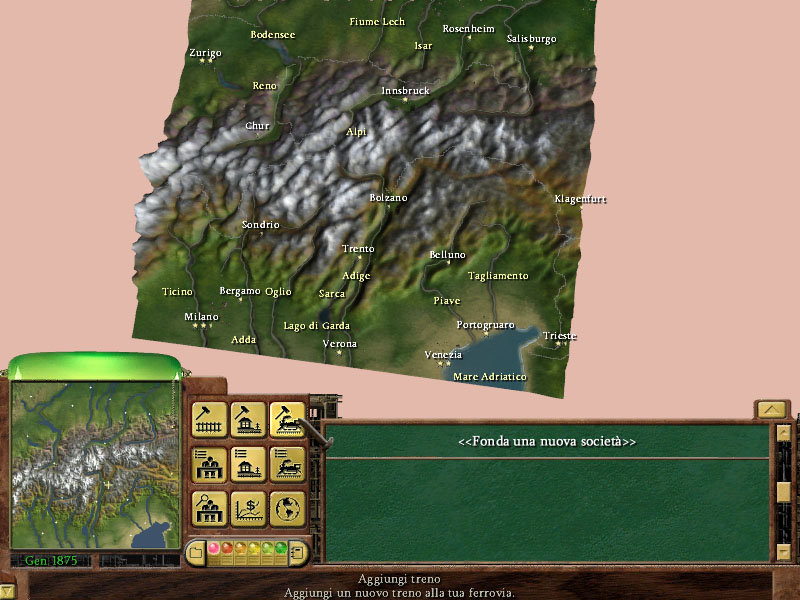The height and width of the screenshot is (600, 800).
Task: Open the player list button
Action: coord(209,464)
